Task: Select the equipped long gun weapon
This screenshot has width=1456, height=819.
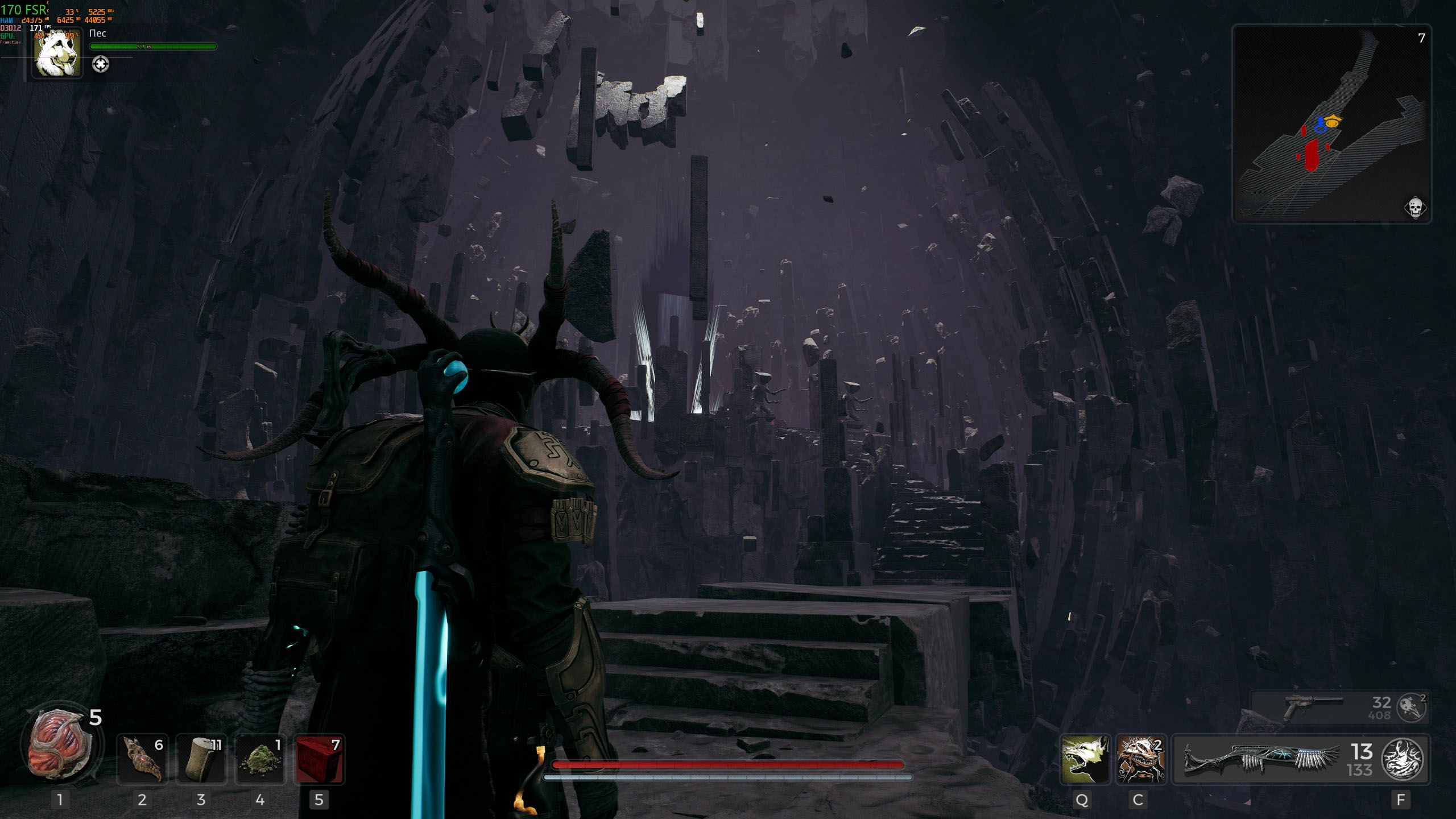Action: tap(1257, 760)
